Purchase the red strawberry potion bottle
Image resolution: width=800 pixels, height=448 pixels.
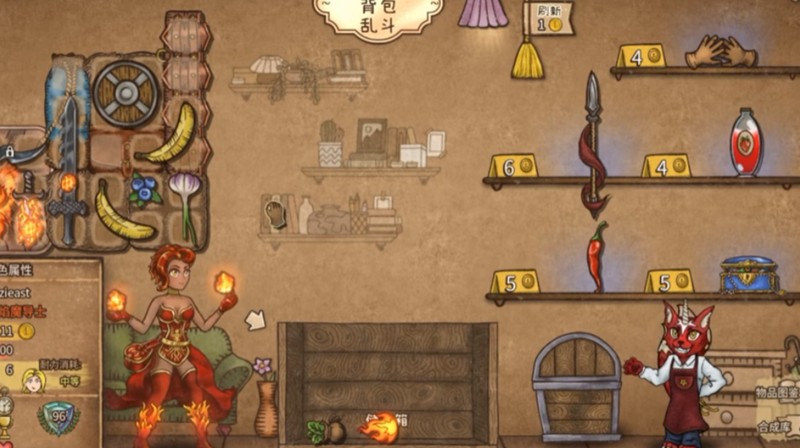(746, 143)
